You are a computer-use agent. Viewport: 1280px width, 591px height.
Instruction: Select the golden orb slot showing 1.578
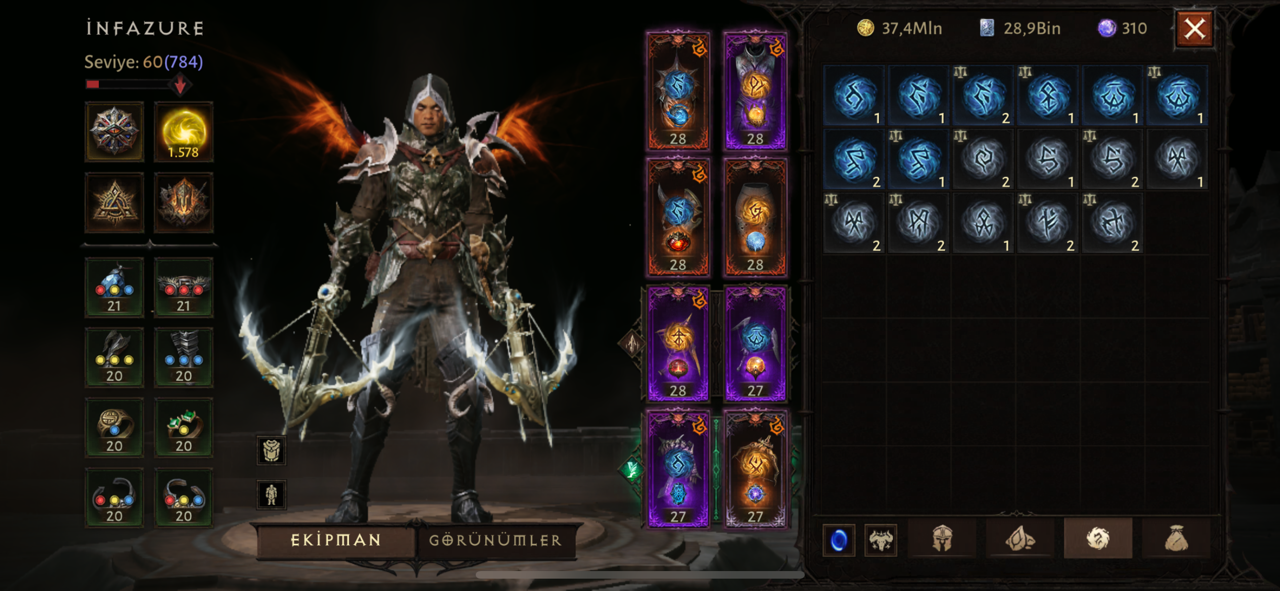184,131
